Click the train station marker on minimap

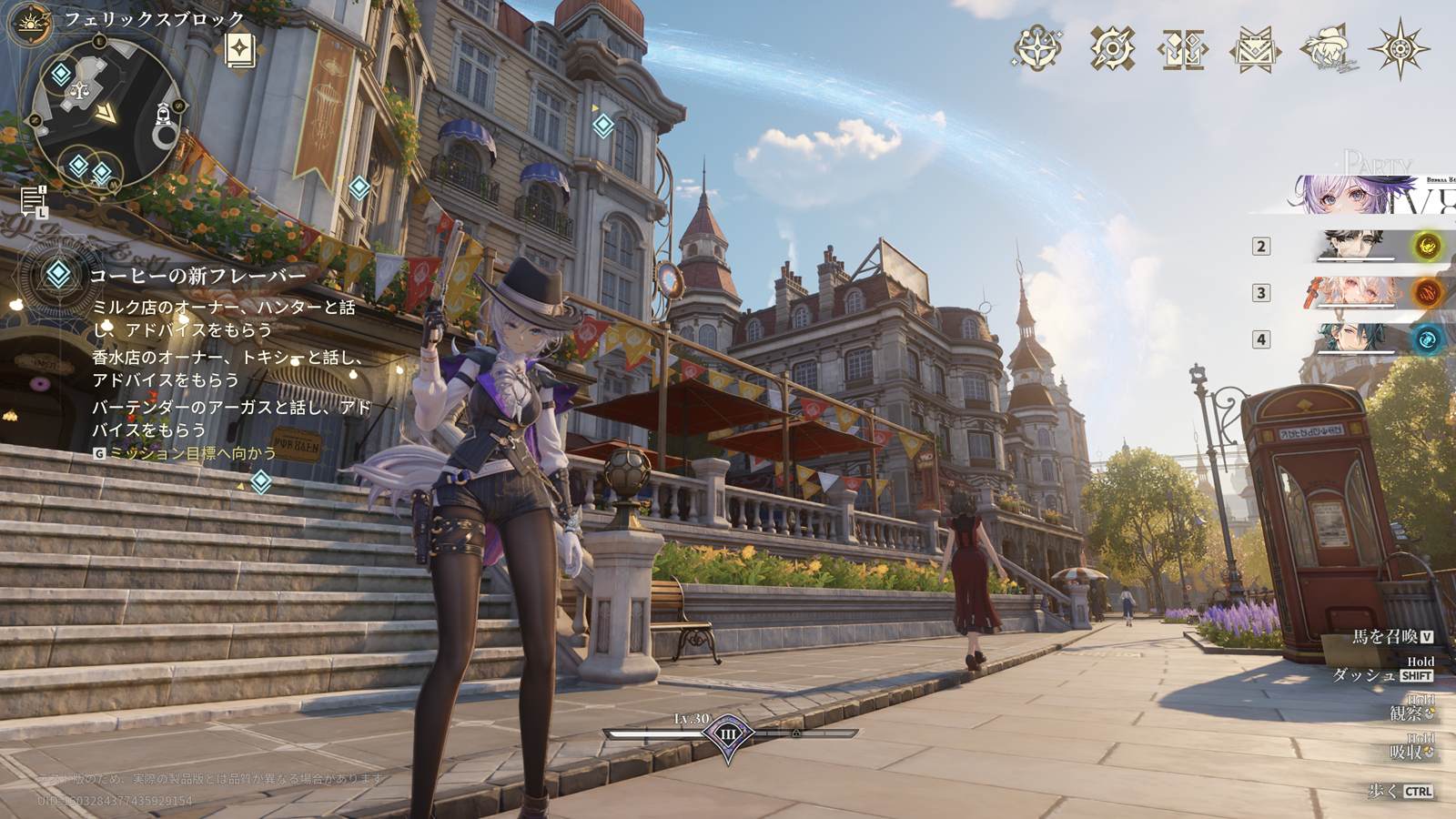pyautogui.click(x=164, y=112)
